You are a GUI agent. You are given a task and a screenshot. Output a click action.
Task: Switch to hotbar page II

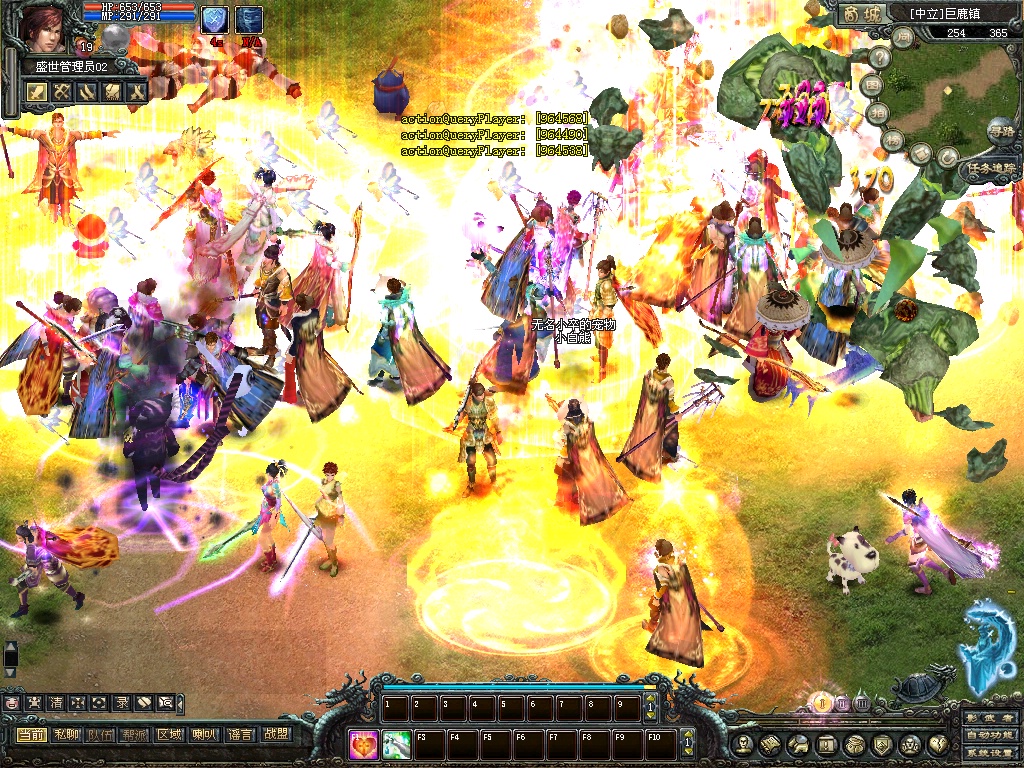pyautogui.click(x=843, y=702)
